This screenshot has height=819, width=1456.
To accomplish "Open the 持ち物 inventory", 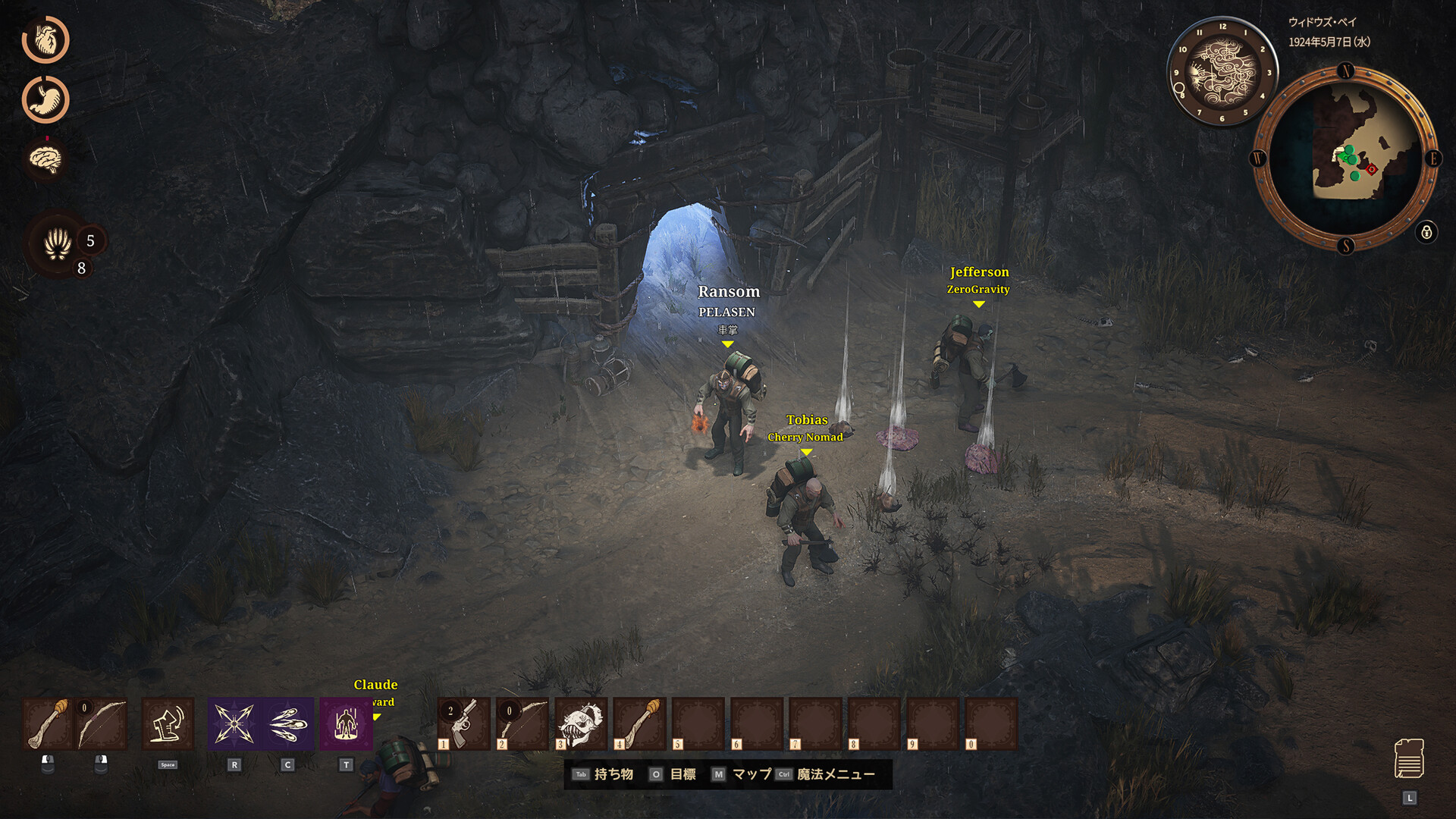I will [613, 774].
